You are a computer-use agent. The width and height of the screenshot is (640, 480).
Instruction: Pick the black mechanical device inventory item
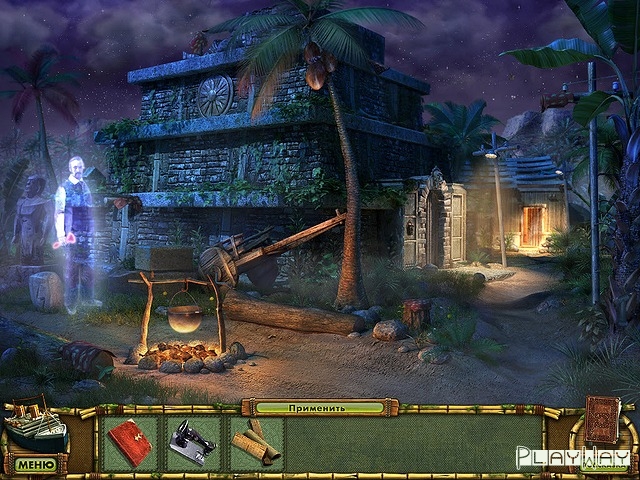coord(192,442)
